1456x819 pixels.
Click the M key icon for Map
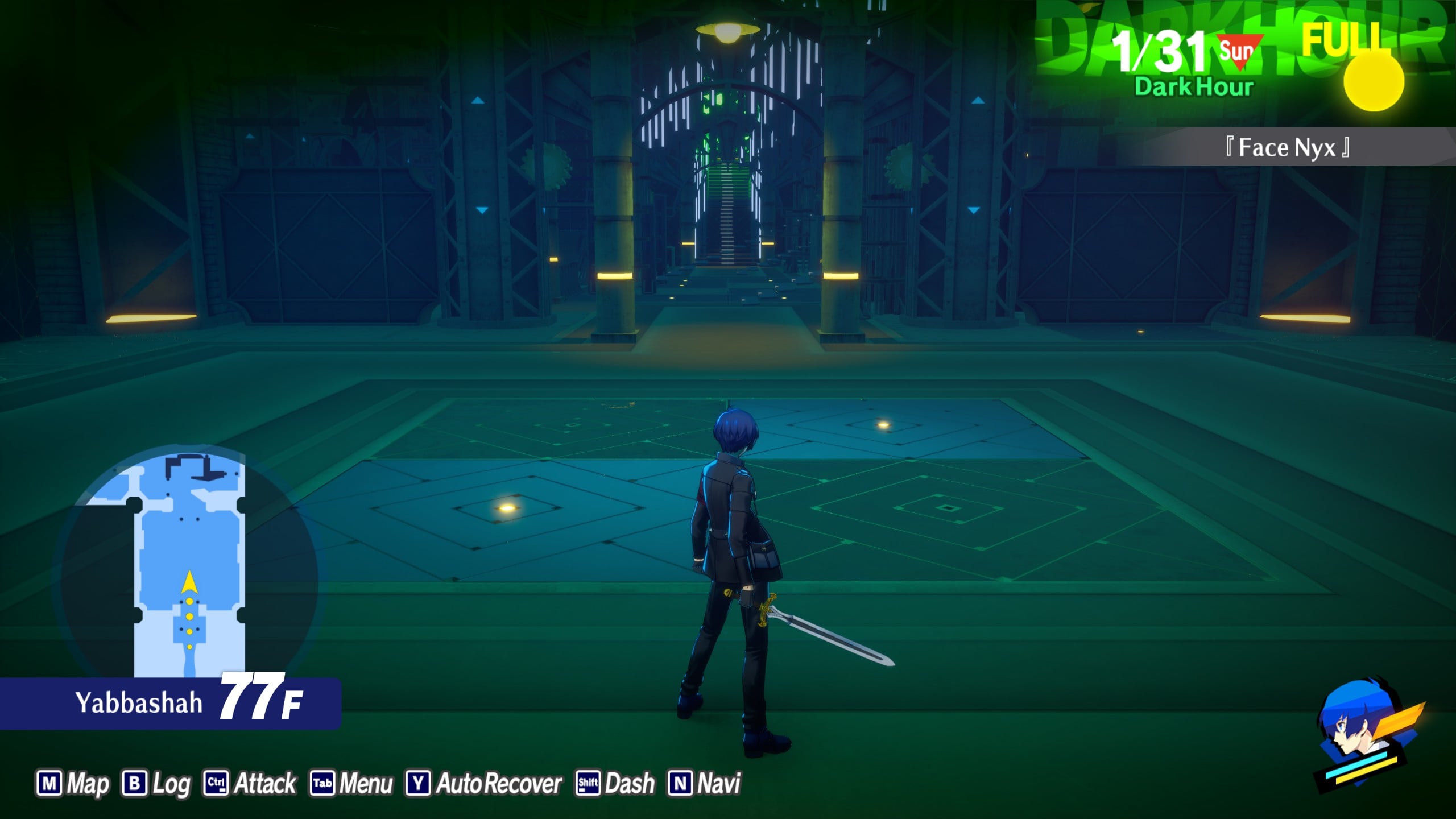(x=50, y=783)
